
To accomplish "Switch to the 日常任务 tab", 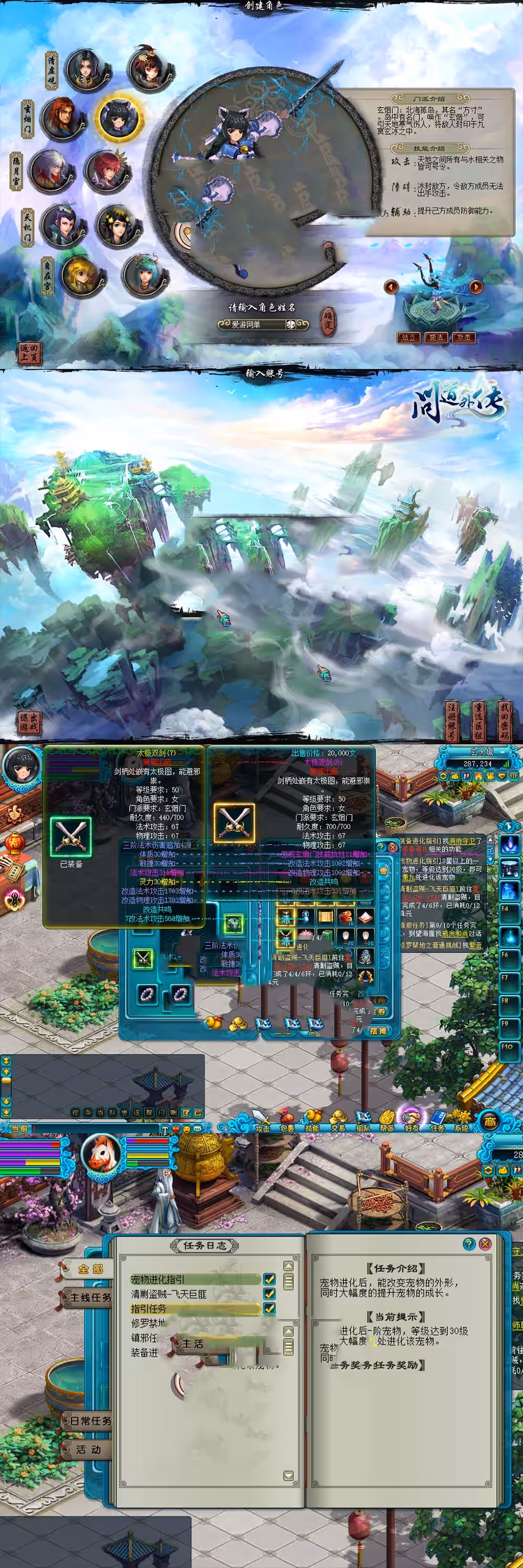I will (x=89, y=1421).
